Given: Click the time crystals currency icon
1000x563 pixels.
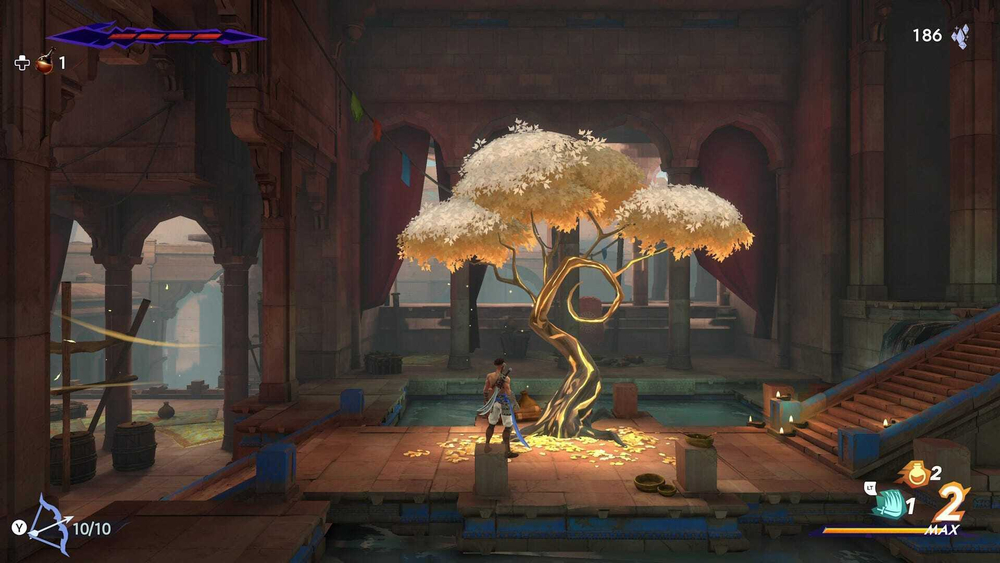Looking at the screenshot, I should click(x=960, y=36).
